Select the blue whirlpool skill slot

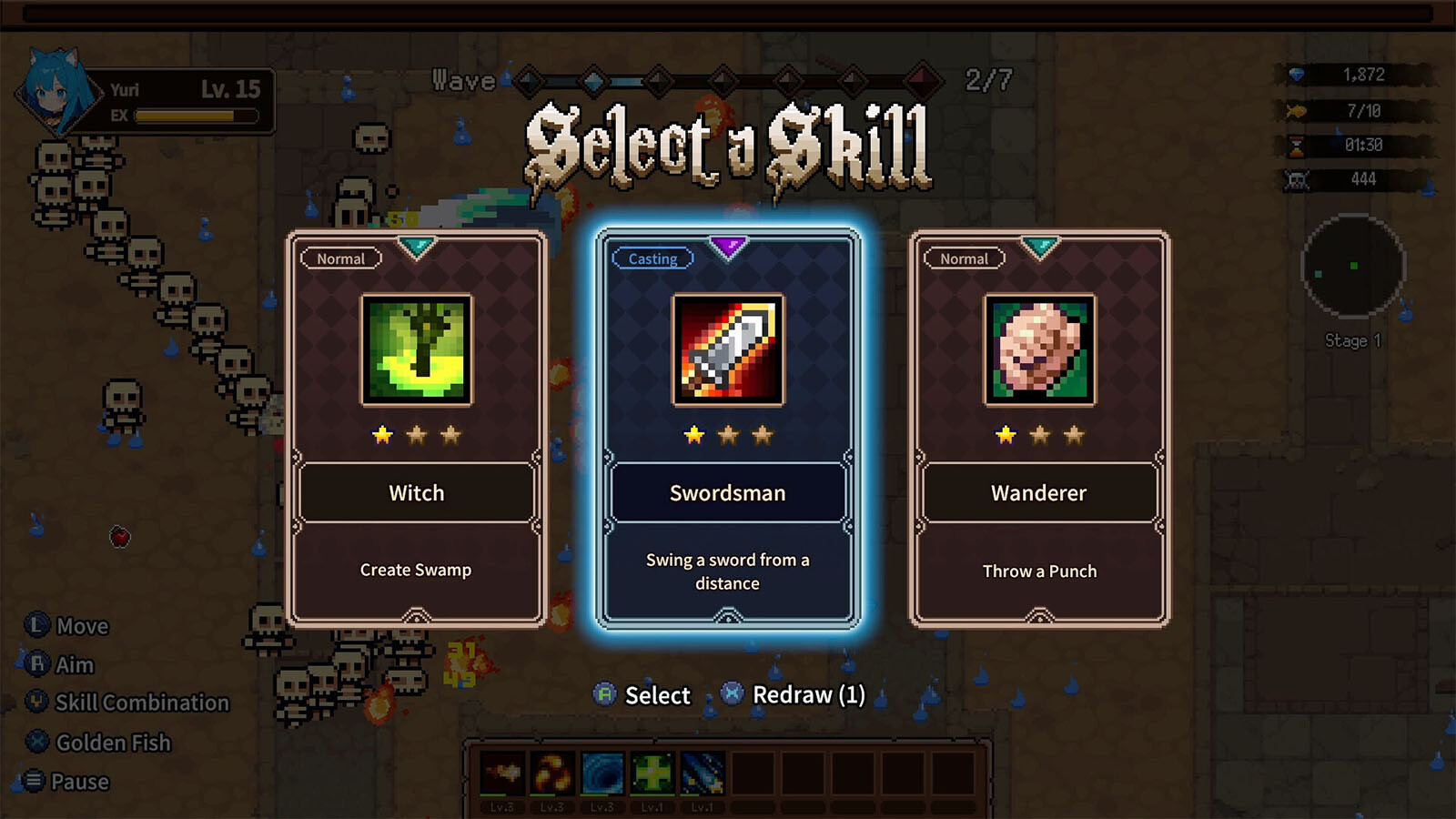click(x=602, y=774)
